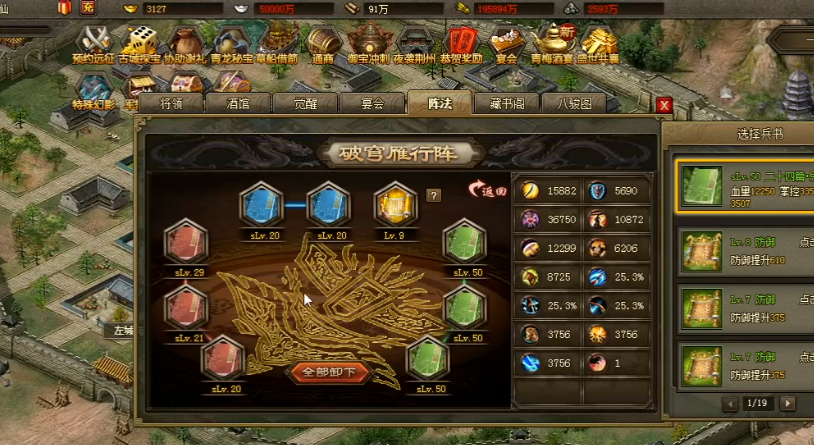Switch to the 藏书阁 tab
The width and height of the screenshot is (814, 445).
click(506, 103)
